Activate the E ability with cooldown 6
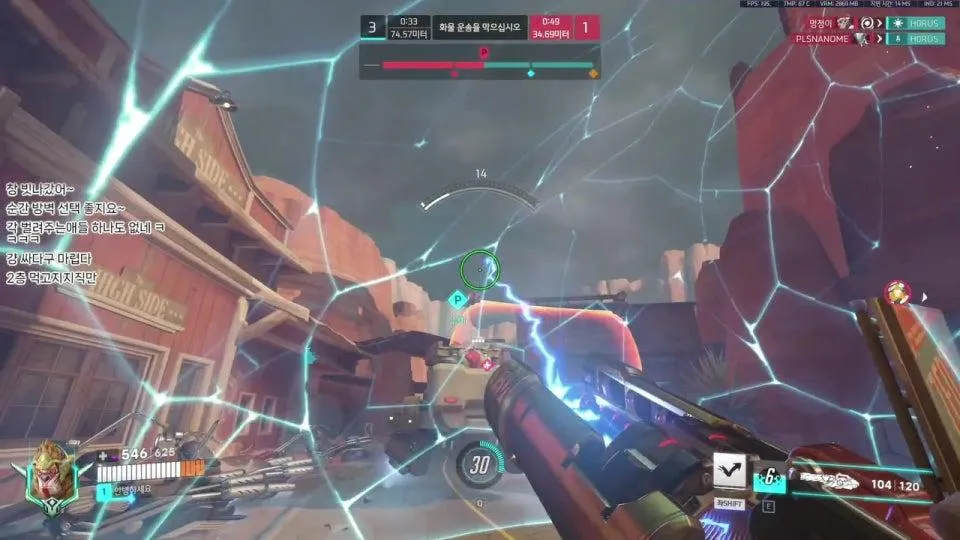Viewport: 960px width, 540px height. pos(771,478)
